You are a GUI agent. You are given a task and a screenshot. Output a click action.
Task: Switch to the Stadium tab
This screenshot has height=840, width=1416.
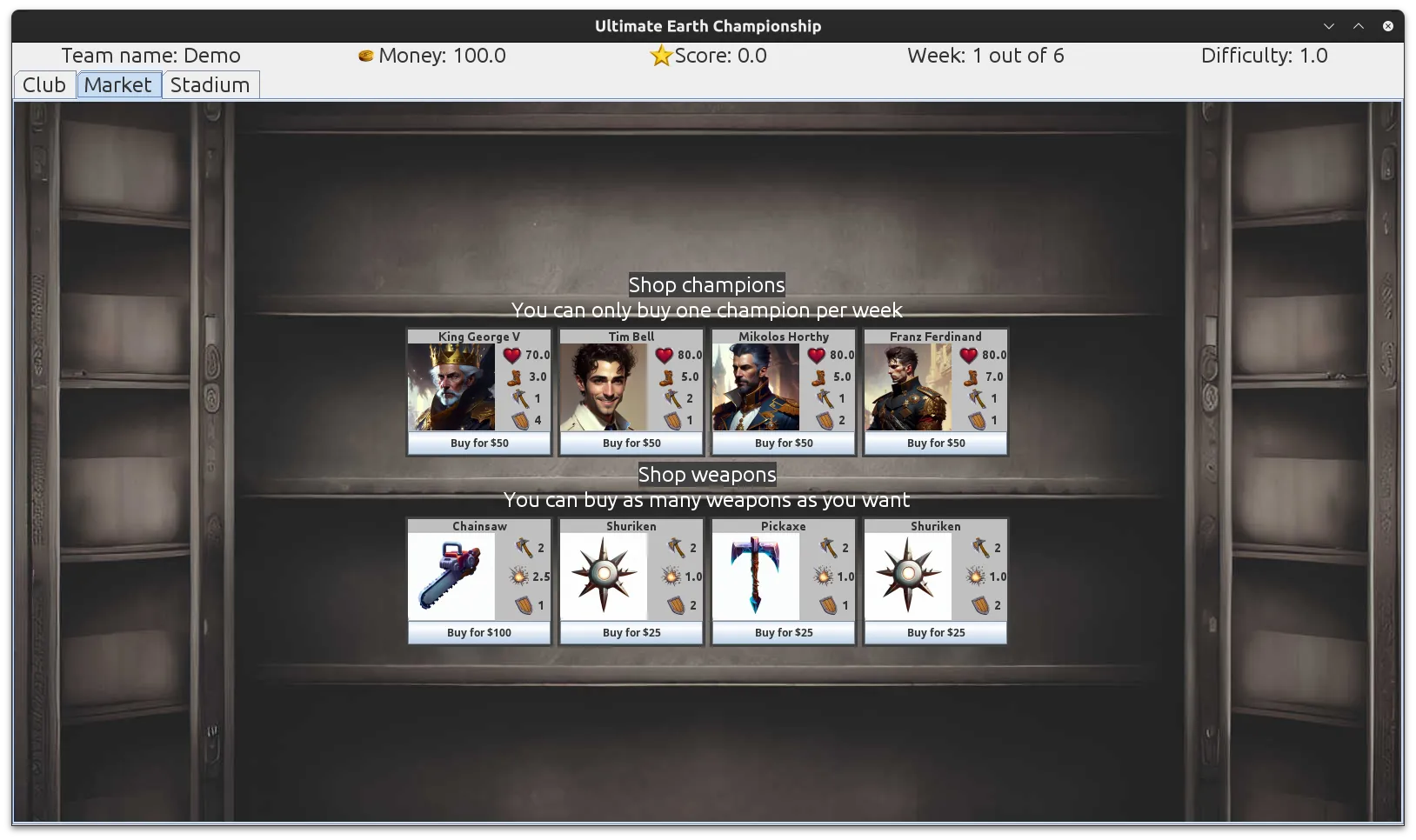[x=210, y=84]
